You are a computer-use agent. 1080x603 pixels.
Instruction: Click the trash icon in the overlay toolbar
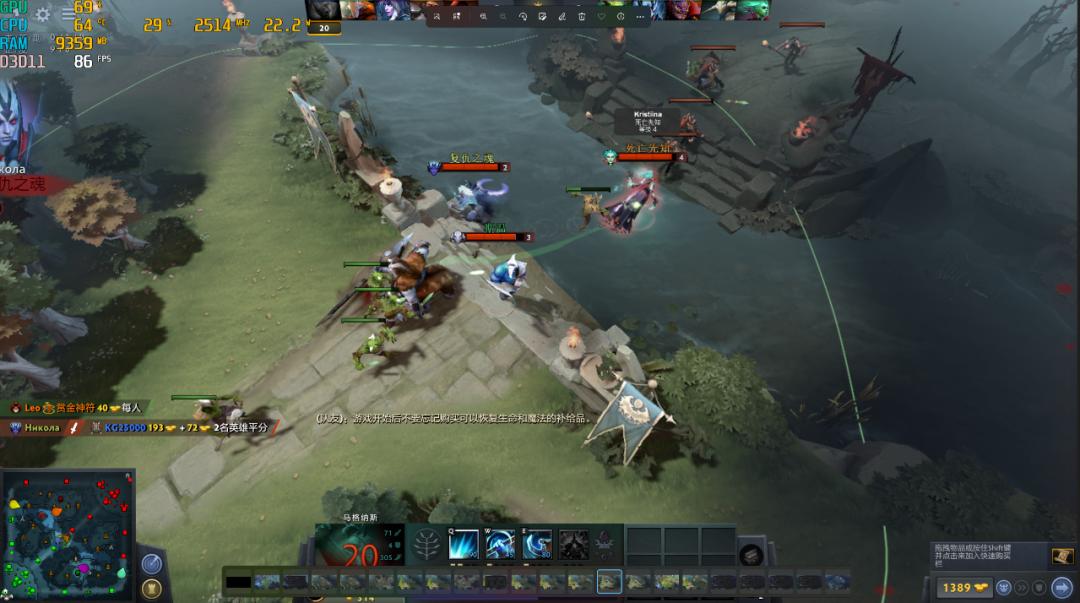[x=582, y=16]
